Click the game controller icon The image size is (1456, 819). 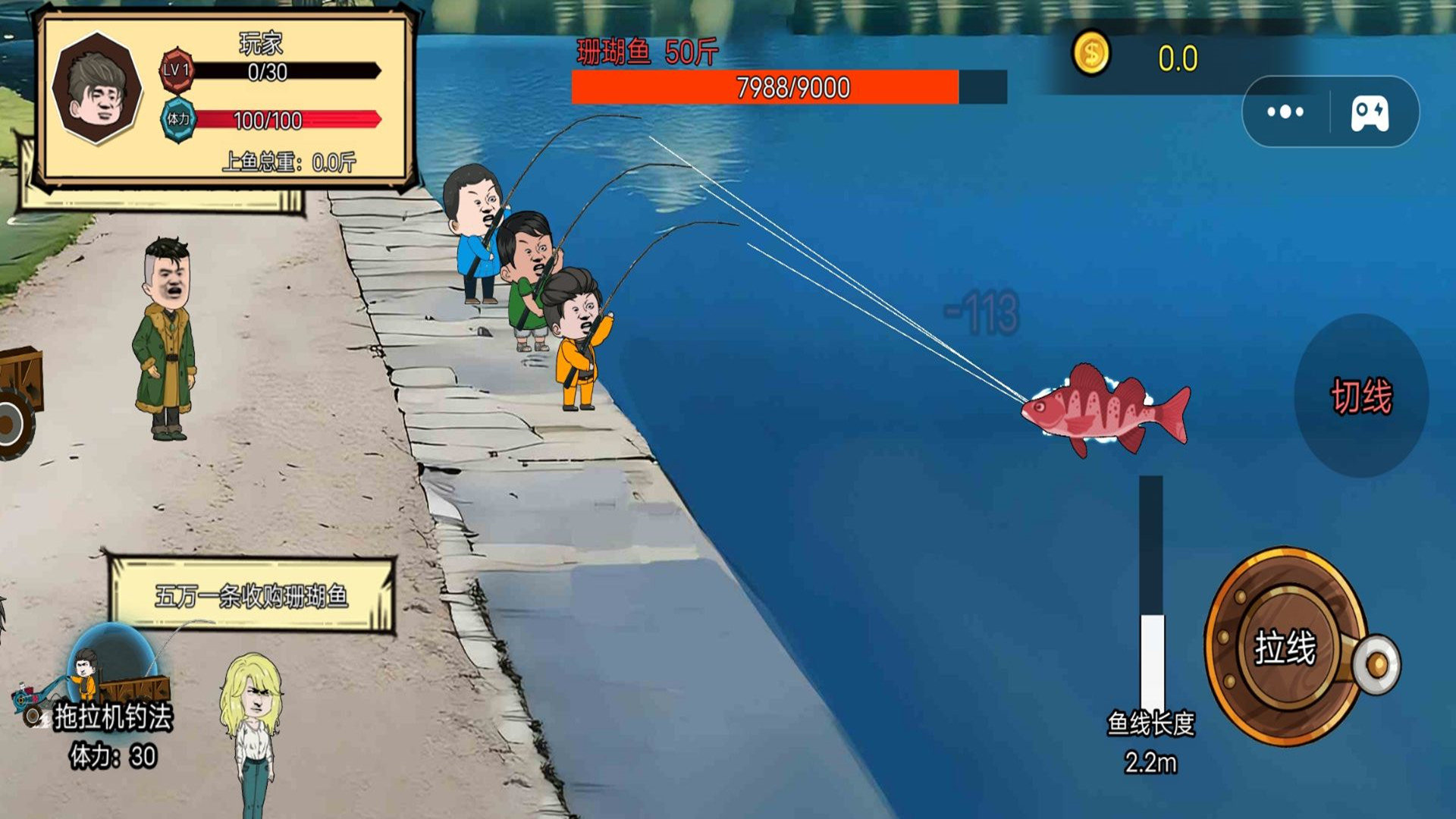click(x=1370, y=114)
